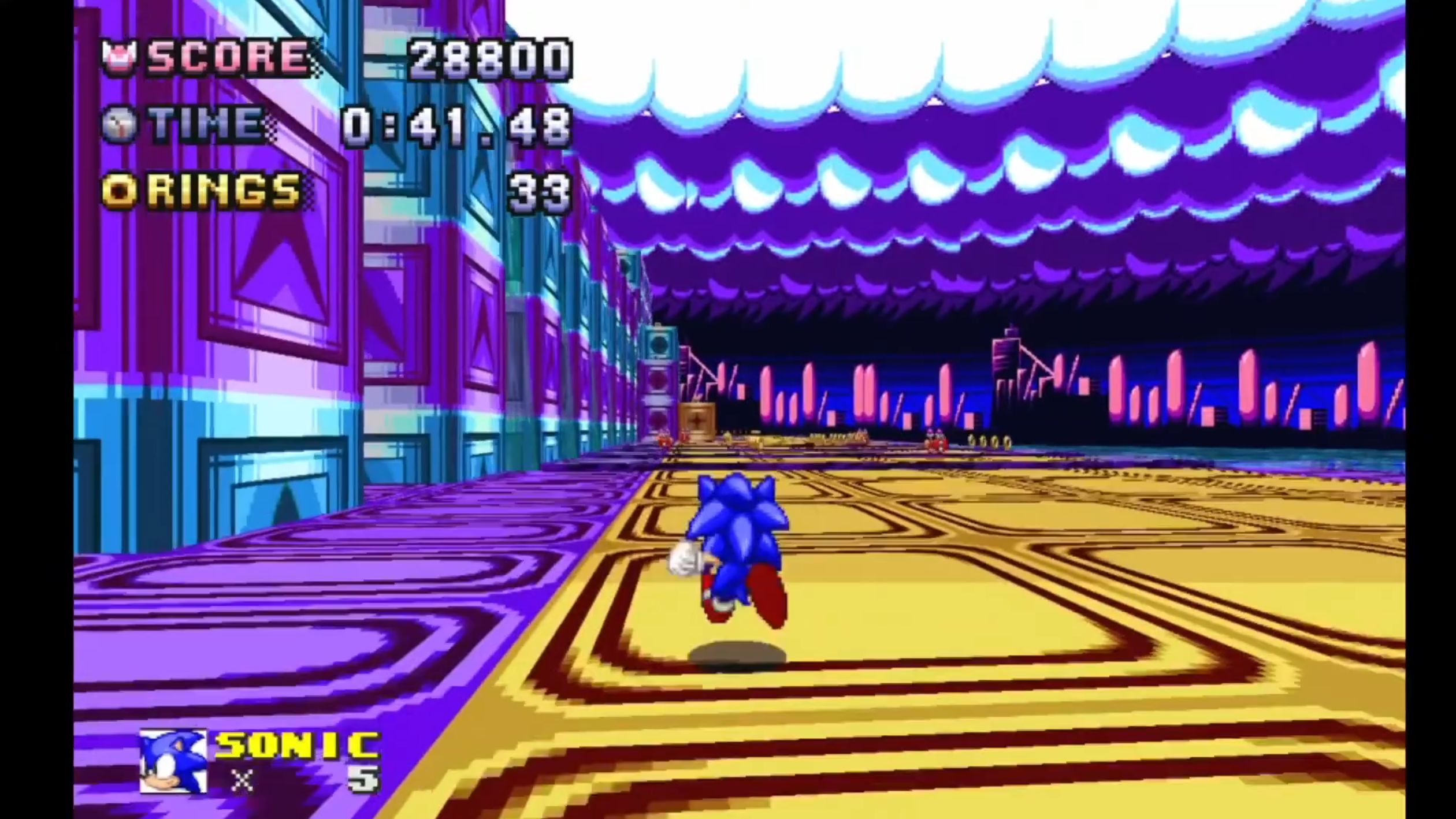This screenshot has height=819, width=1456.
Task: Click the Eggman emblem beside SCORE
Action: (x=120, y=56)
